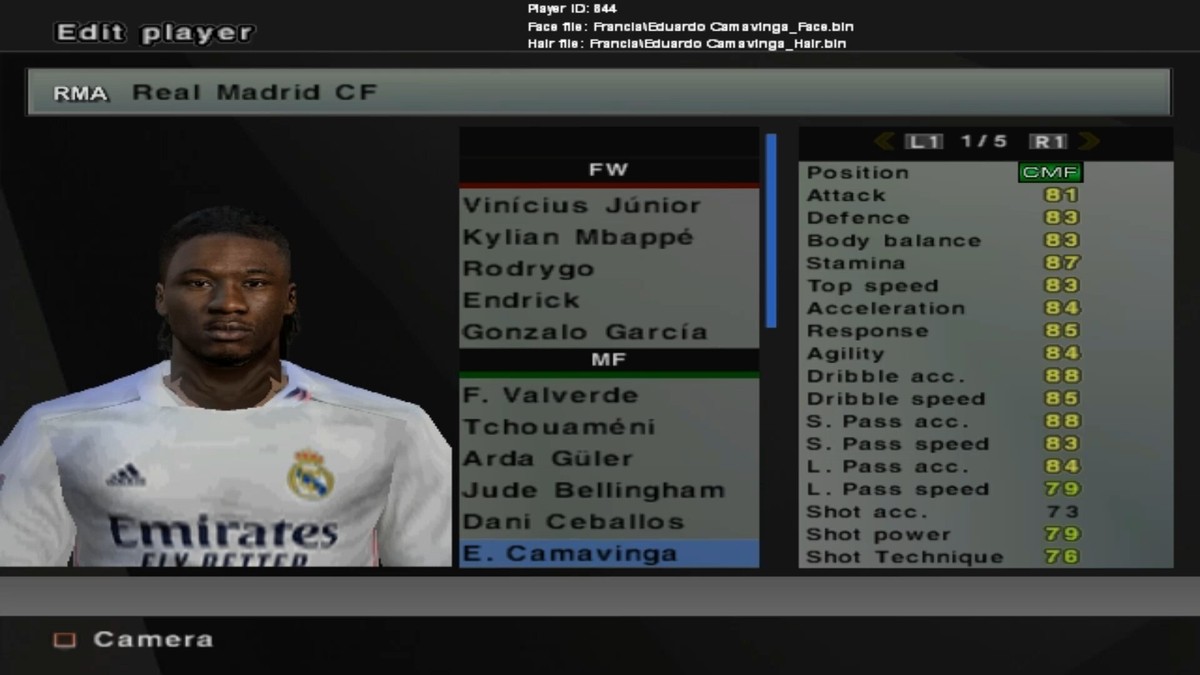Pick Endrick in the player list
This screenshot has width=1200, height=675.
pos(521,300)
